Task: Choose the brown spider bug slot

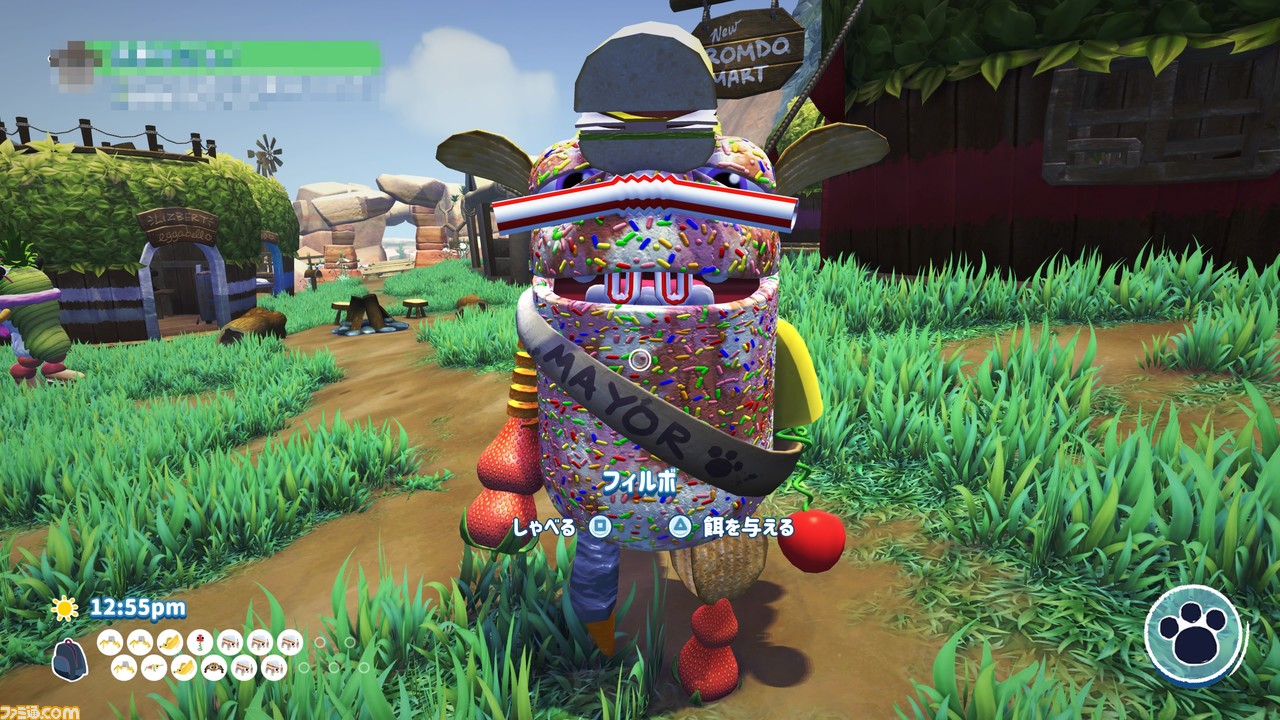Action: (214, 668)
